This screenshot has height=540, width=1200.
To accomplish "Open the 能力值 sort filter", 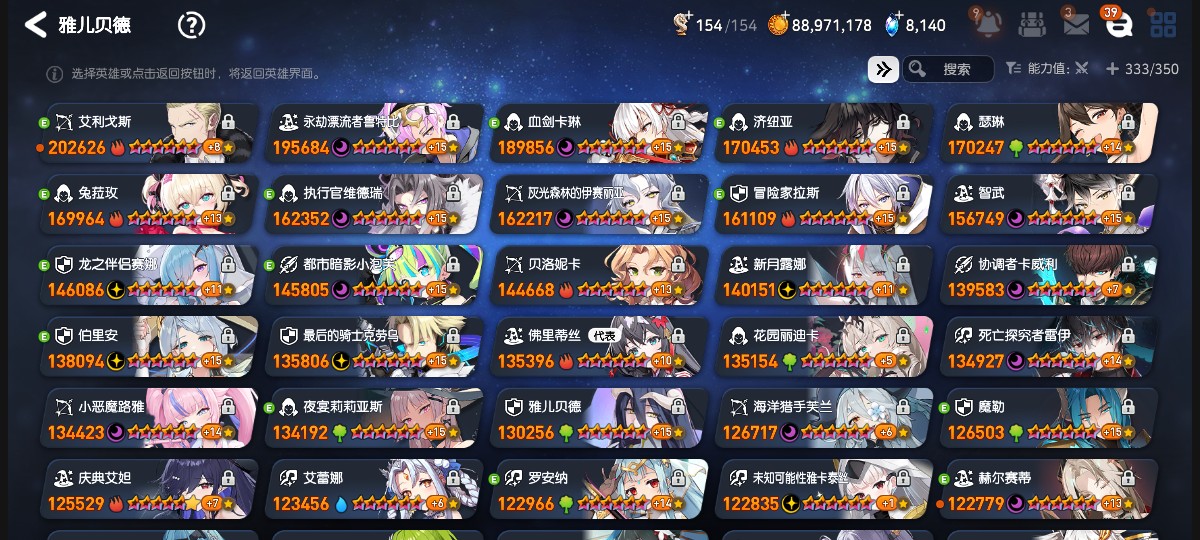I will coord(1046,69).
